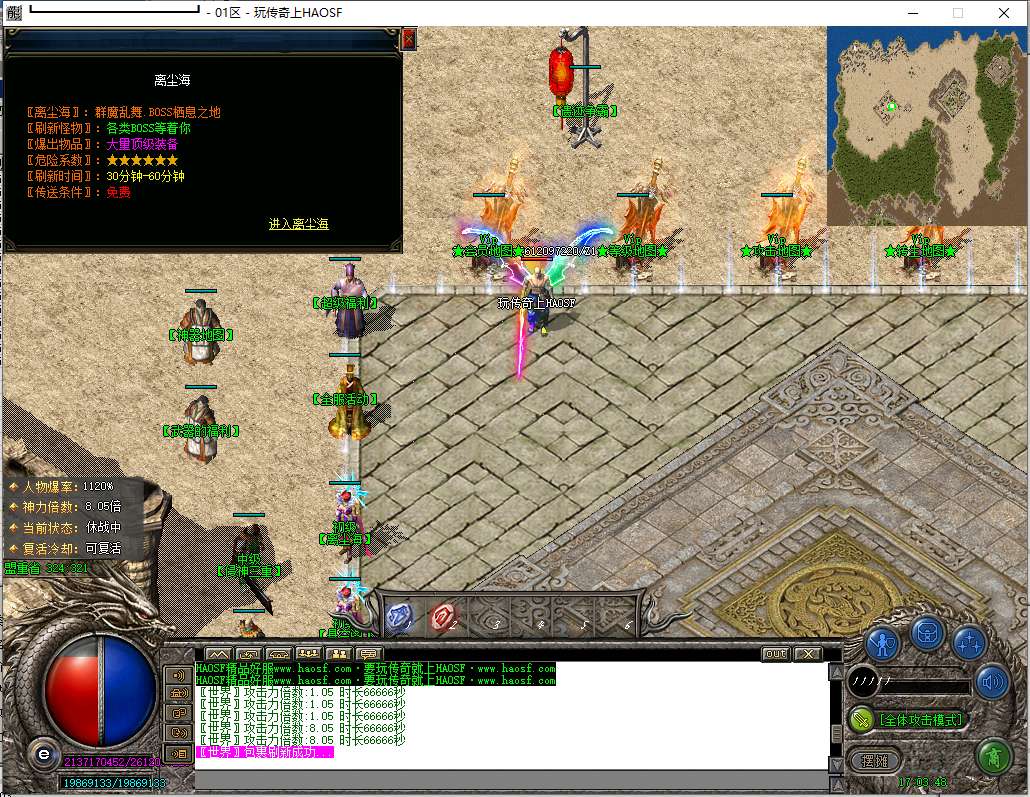Maximize the game window
This screenshot has width=1030, height=797.
pyautogui.click(x=958, y=13)
